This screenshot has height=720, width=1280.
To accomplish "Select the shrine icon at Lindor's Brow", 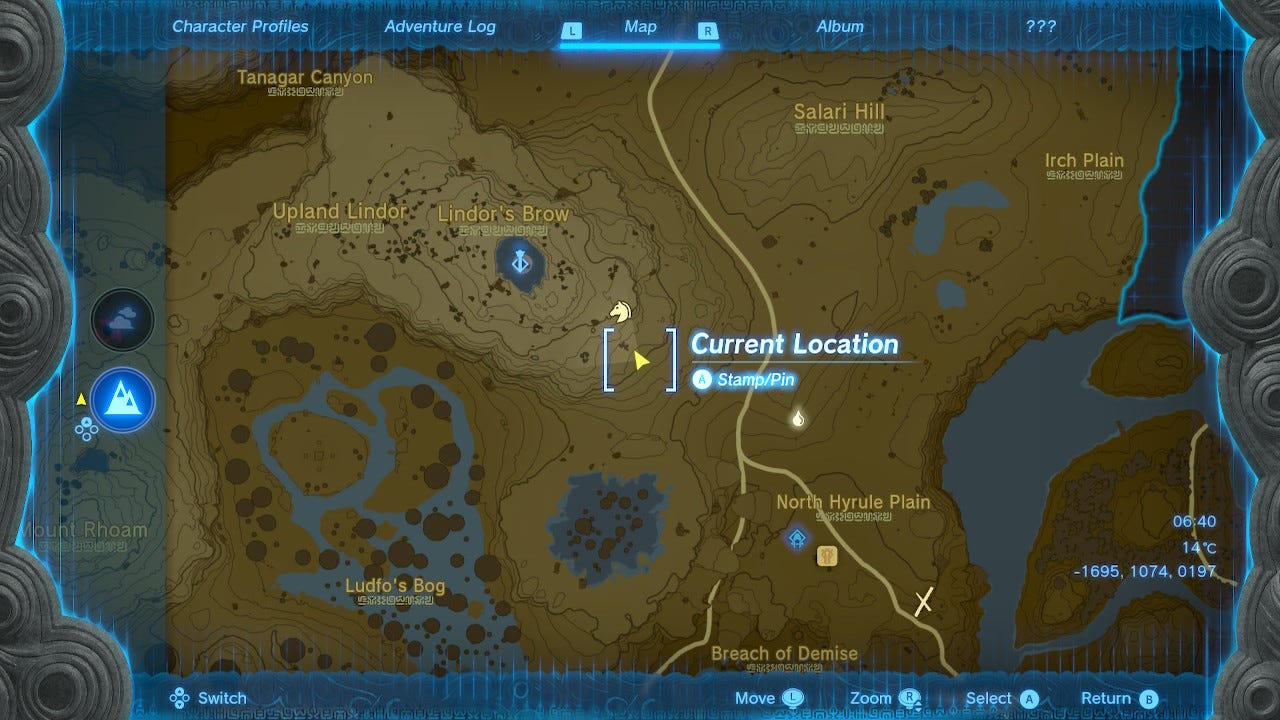I will coord(519,261).
